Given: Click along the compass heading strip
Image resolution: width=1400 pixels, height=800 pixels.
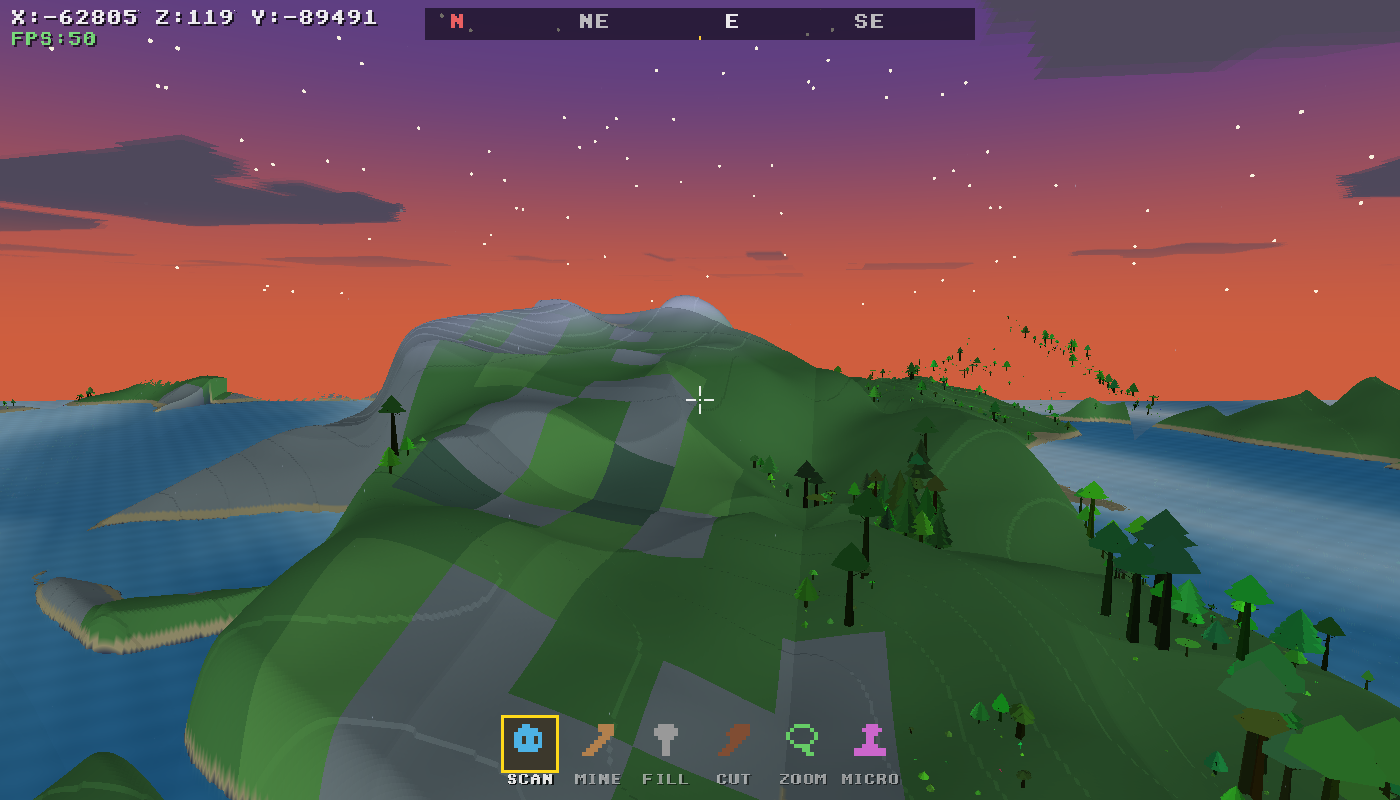Looking at the screenshot, I should [x=700, y=23].
